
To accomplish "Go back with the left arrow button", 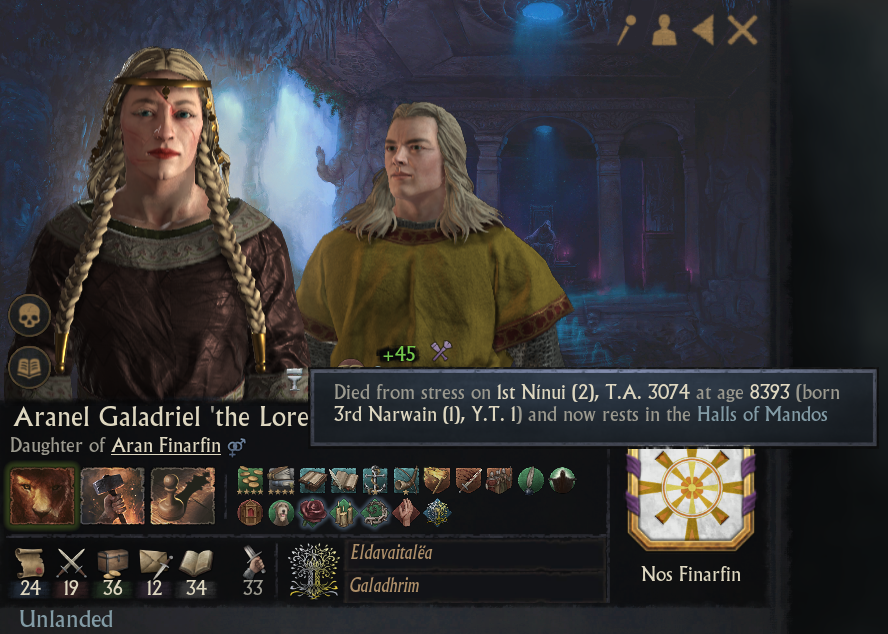I will (x=703, y=31).
